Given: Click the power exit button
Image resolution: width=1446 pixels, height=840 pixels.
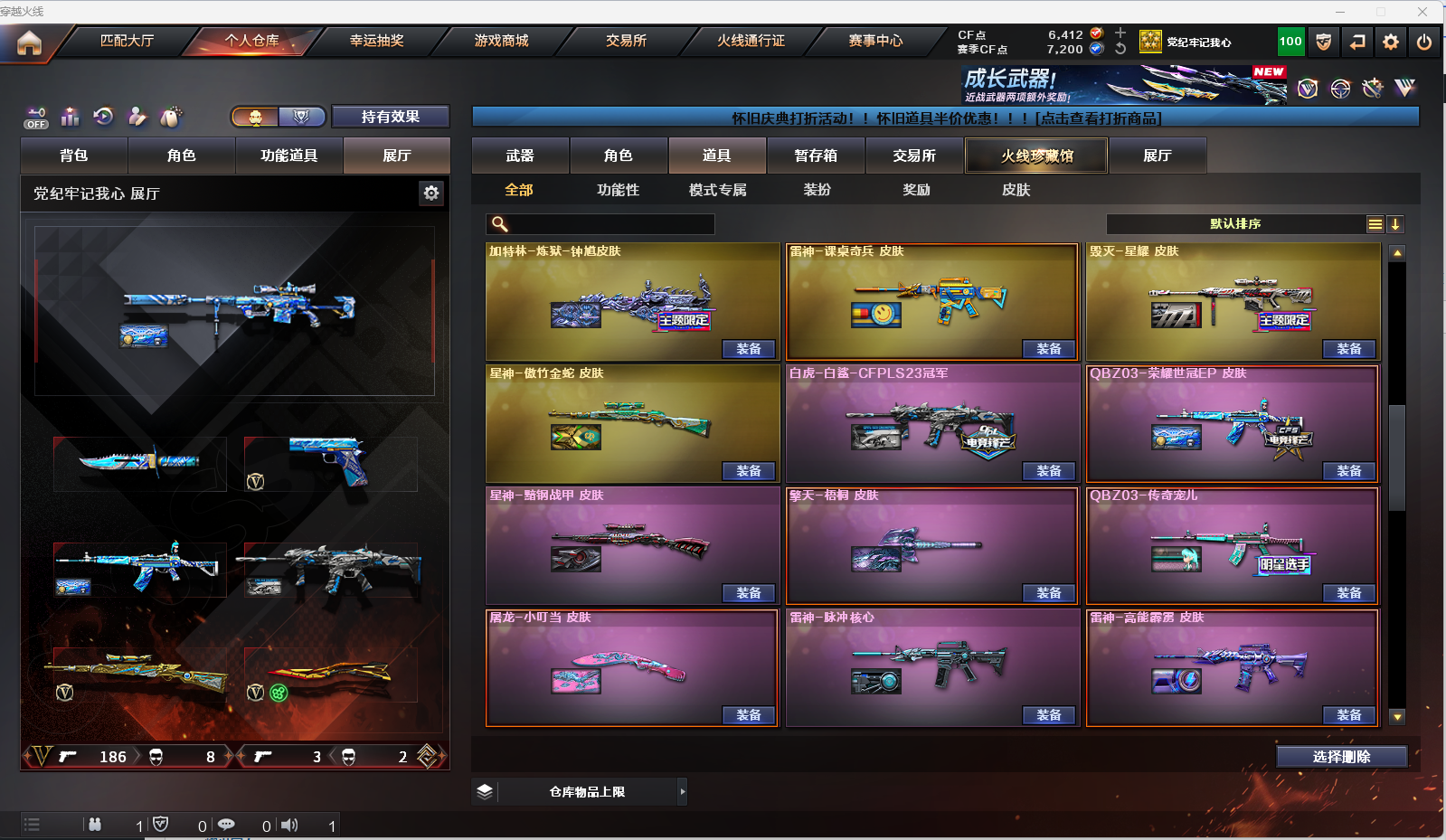Looking at the screenshot, I should 1424,42.
